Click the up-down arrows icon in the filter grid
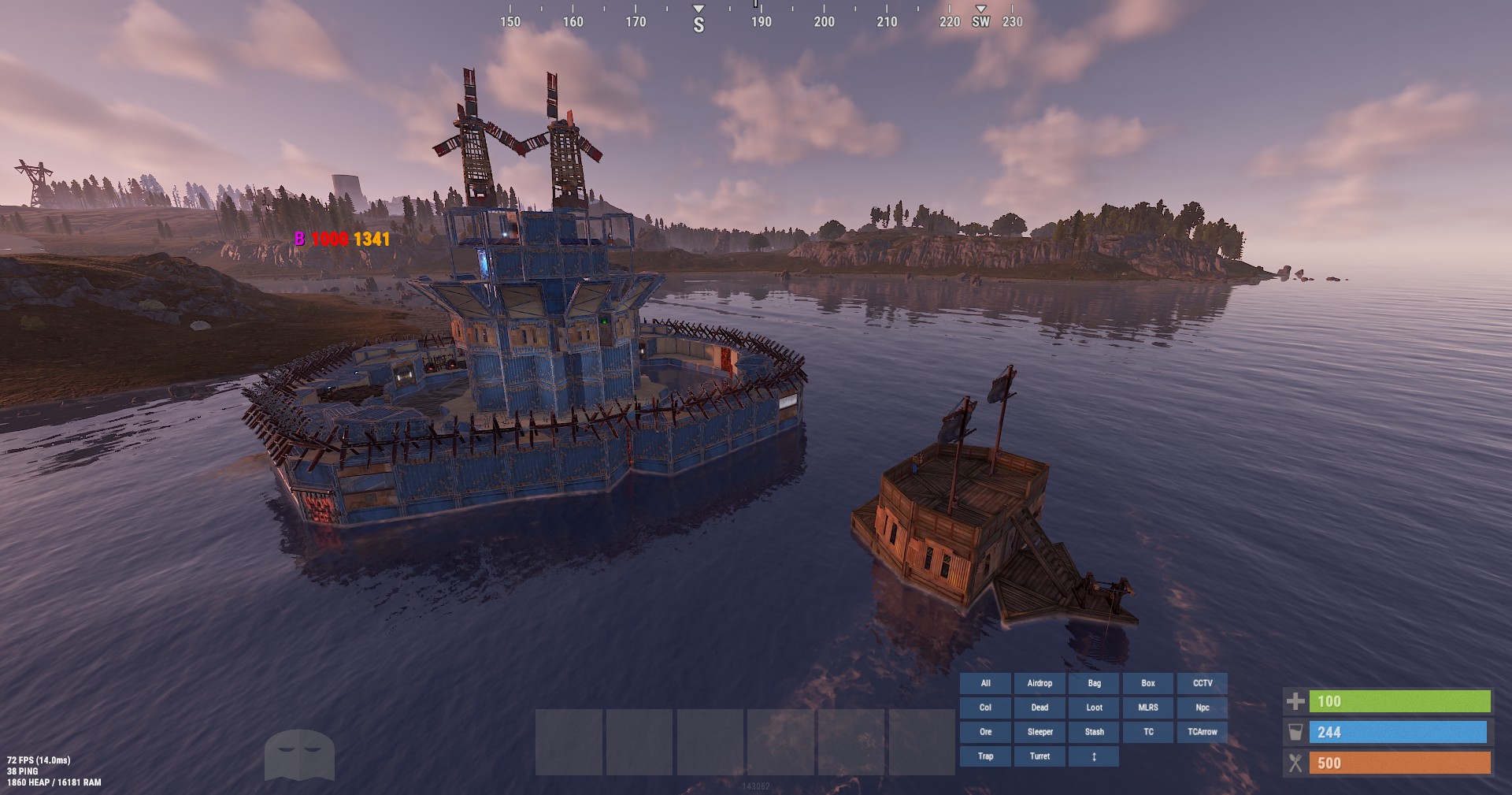Image resolution: width=1512 pixels, height=795 pixels. coord(1094,756)
